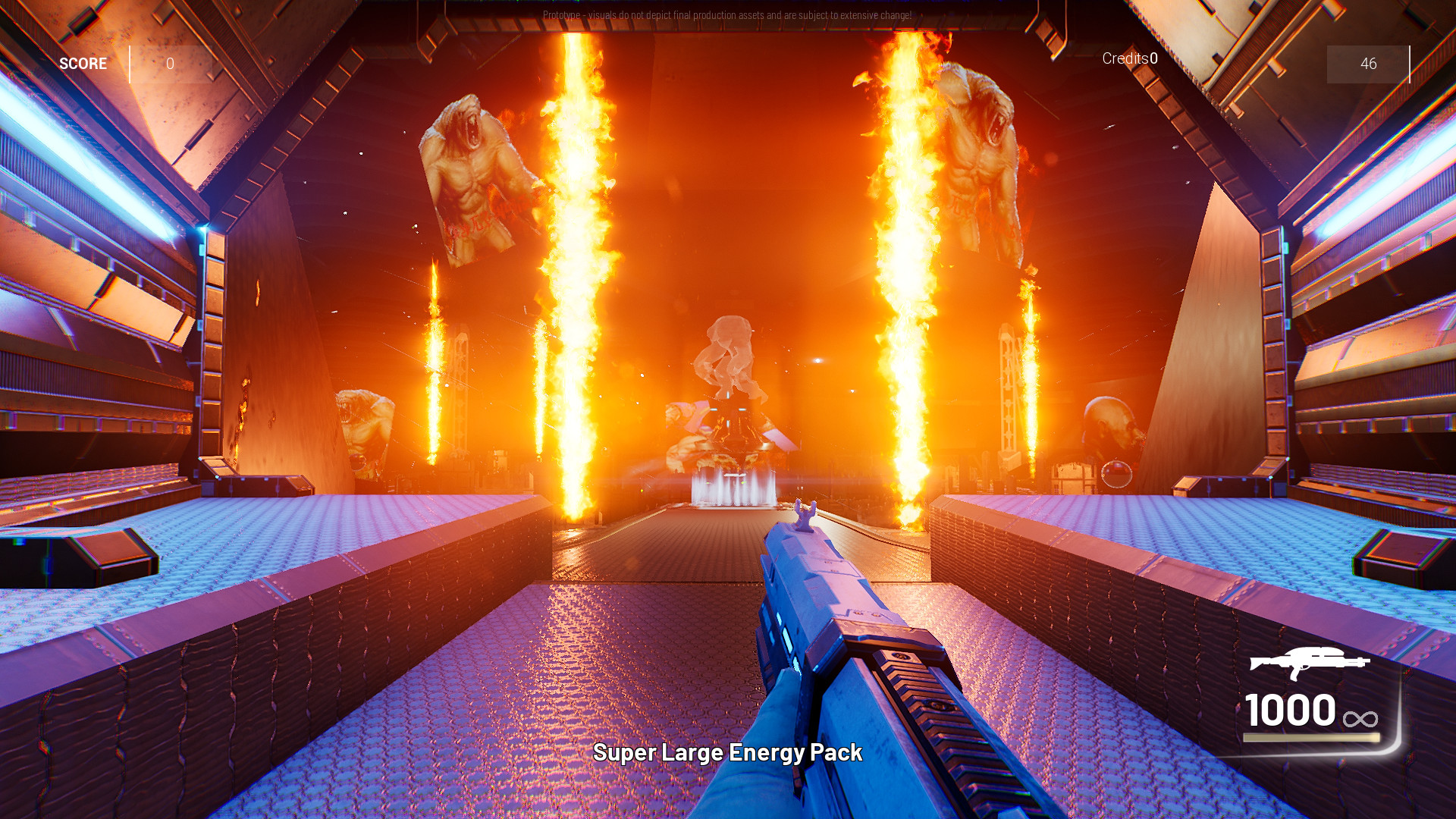Toggle the 46 counter box at top right
Screen dimensions: 1456x819
[1368, 64]
